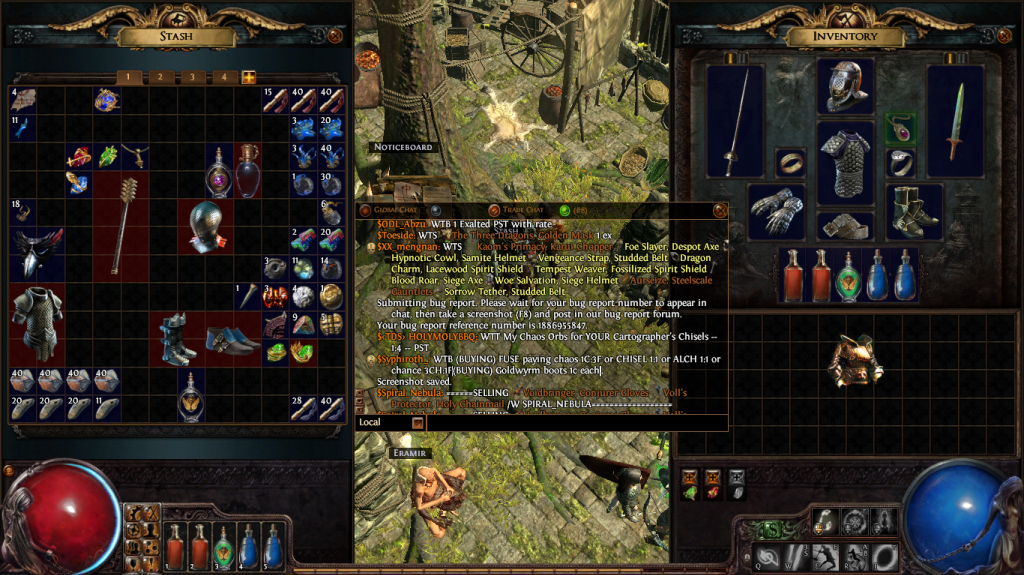Select the spiked mace in stash
Screen dimensions: 1024x575
click(121, 225)
